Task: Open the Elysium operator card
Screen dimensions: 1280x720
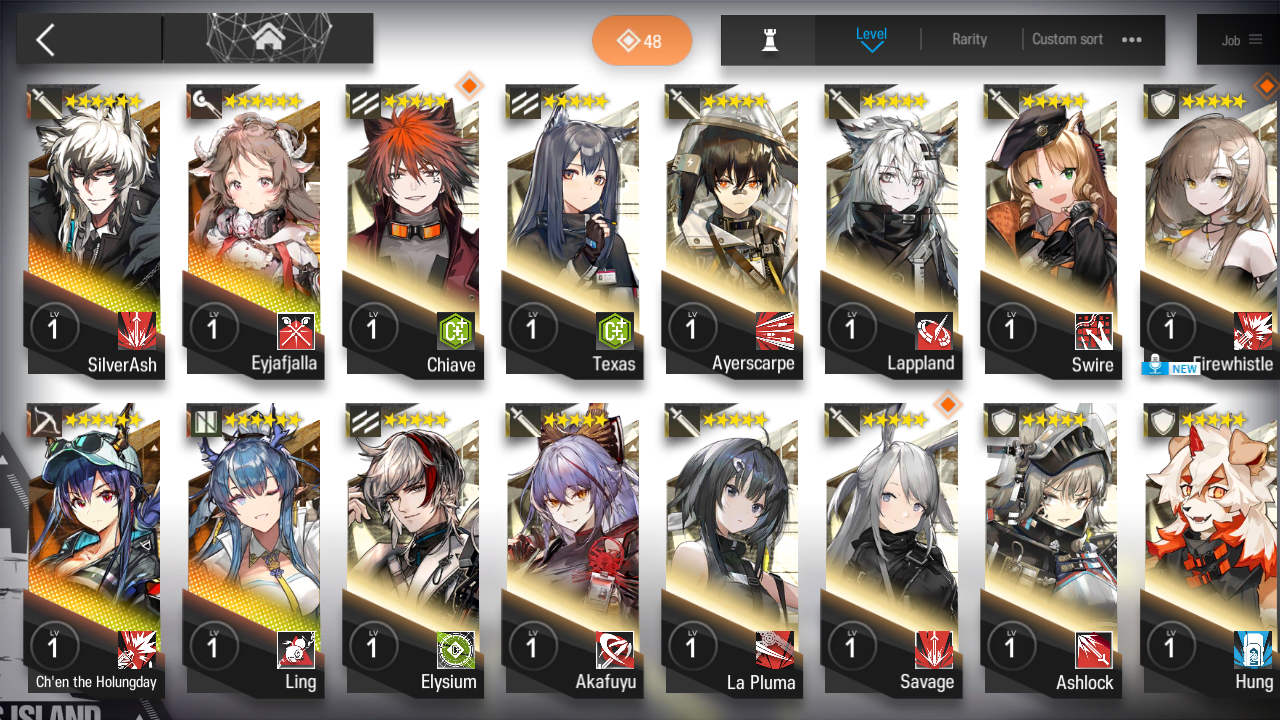Action: tap(414, 548)
